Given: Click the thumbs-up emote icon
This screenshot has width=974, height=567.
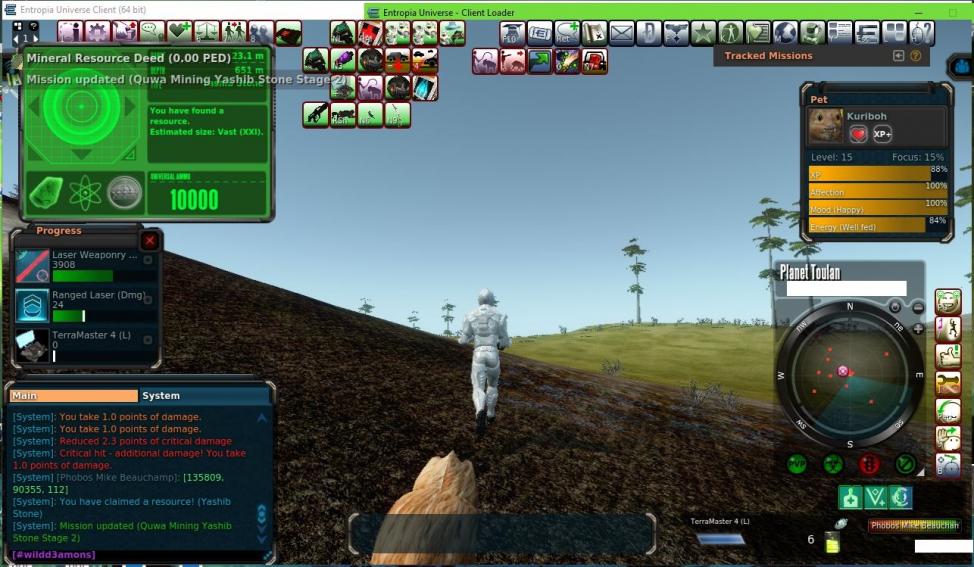Looking at the screenshot, I should pyautogui.click(x=948, y=355).
